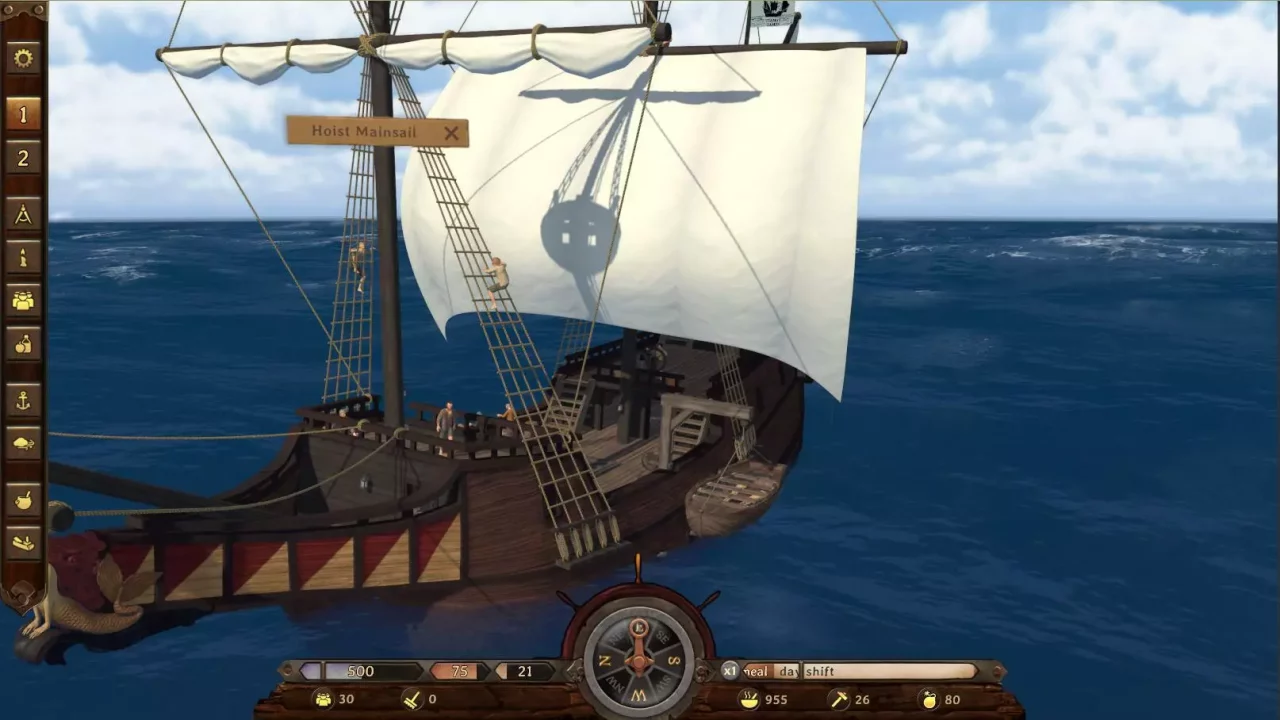The image size is (1280, 720).
Task: Click the crew count icon showing 30
Action: click(x=322, y=699)
